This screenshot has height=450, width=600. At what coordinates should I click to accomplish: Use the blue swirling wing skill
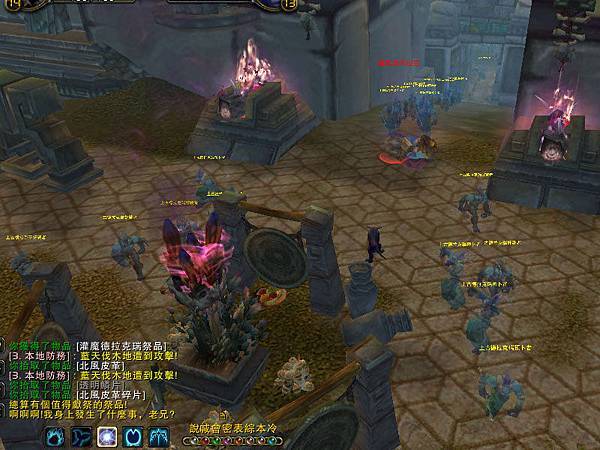tap(80, 436)
